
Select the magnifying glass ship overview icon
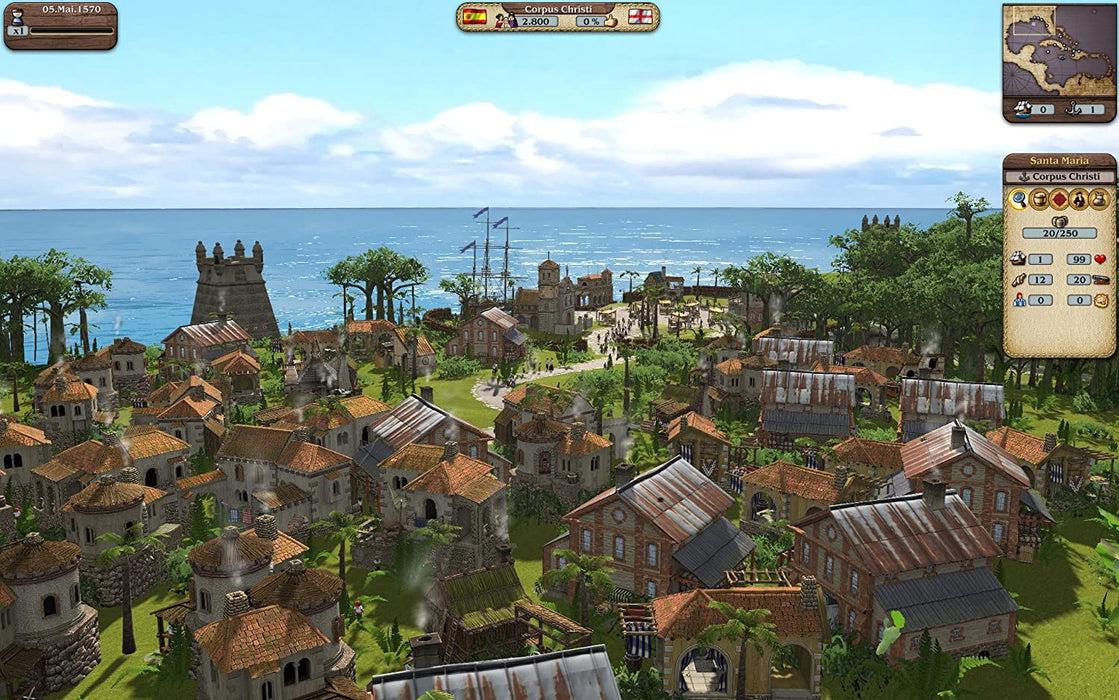(1018, 199)
